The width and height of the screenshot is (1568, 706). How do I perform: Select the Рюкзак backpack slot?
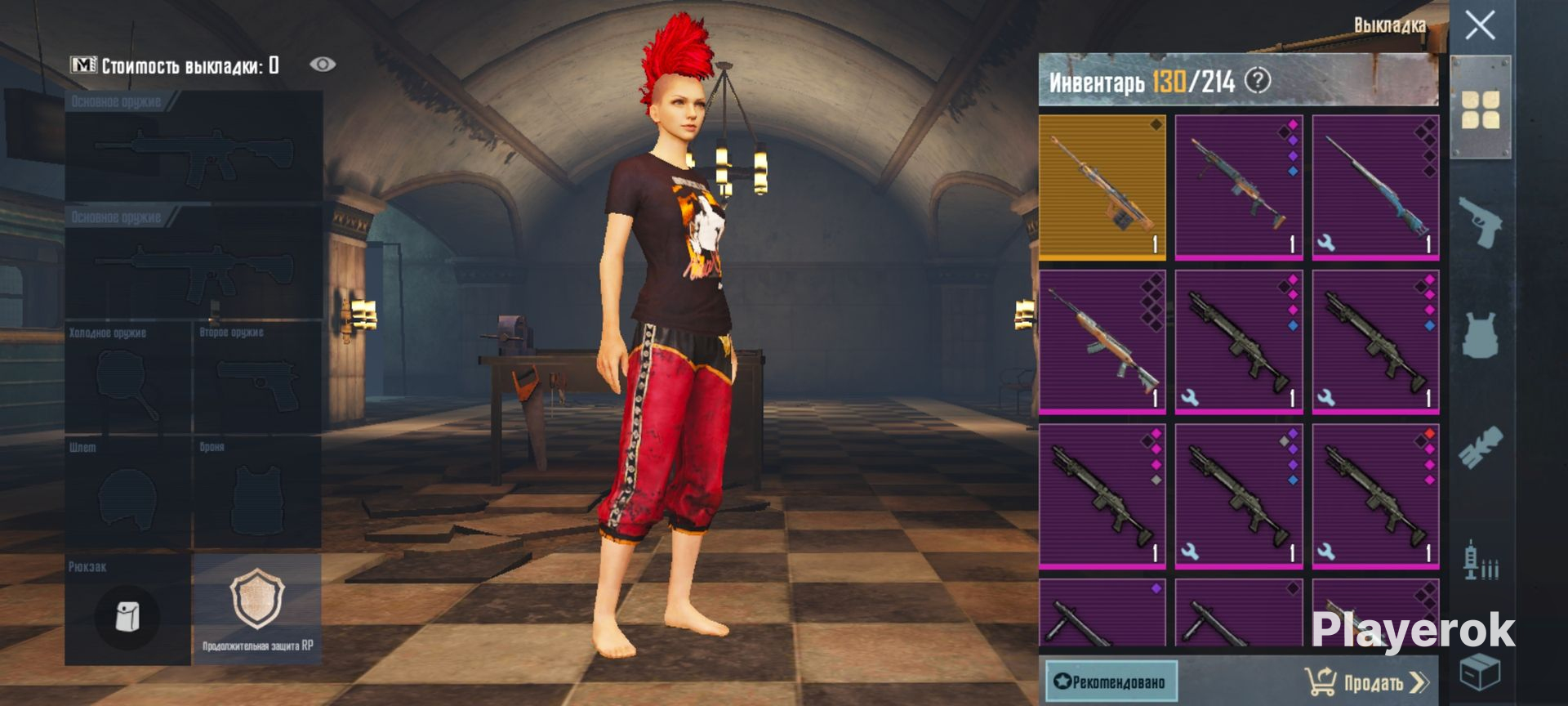pos(127,611)
